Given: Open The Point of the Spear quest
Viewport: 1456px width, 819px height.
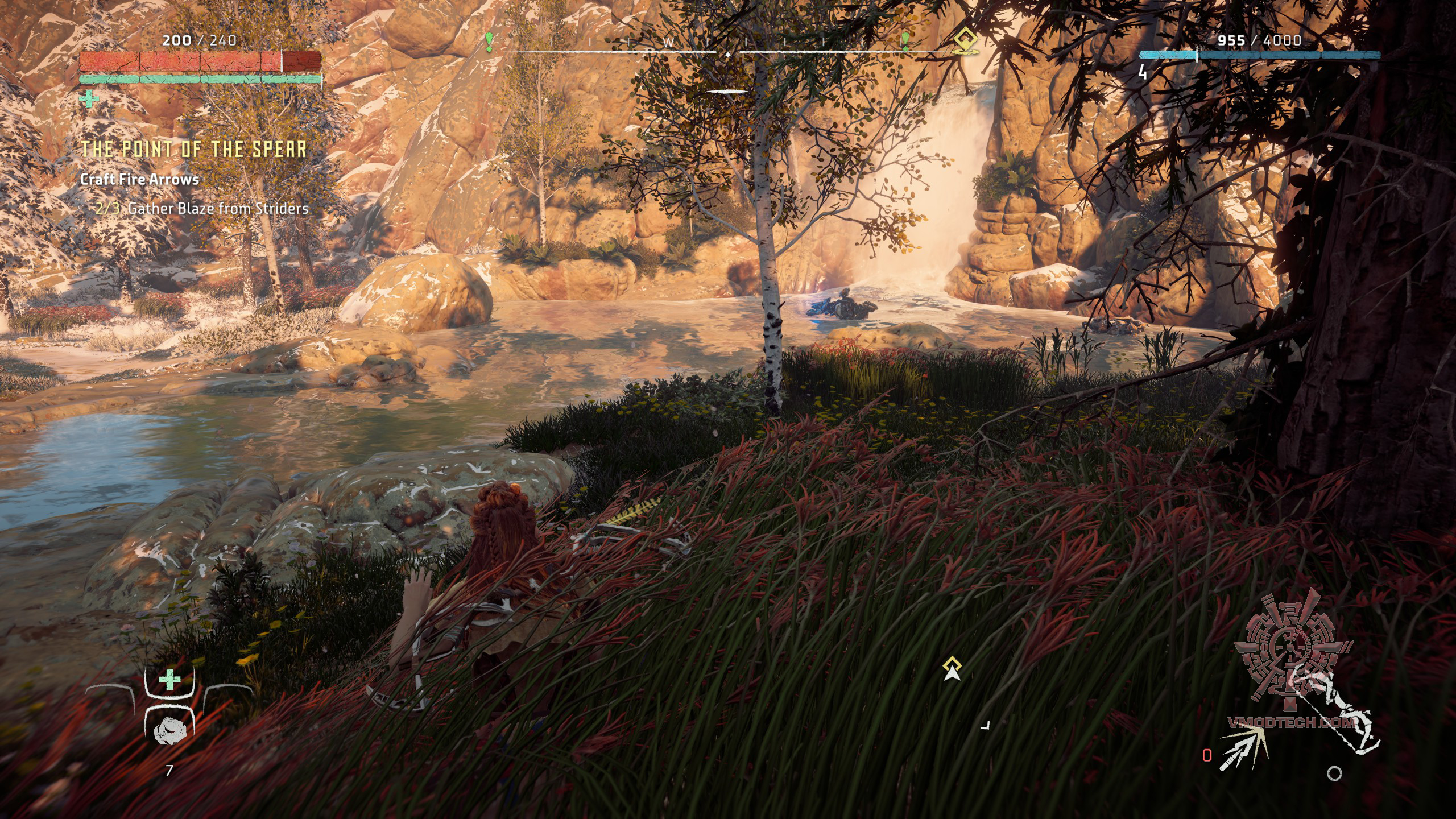Looking at the screenshot, I should [x=193, y=149].
